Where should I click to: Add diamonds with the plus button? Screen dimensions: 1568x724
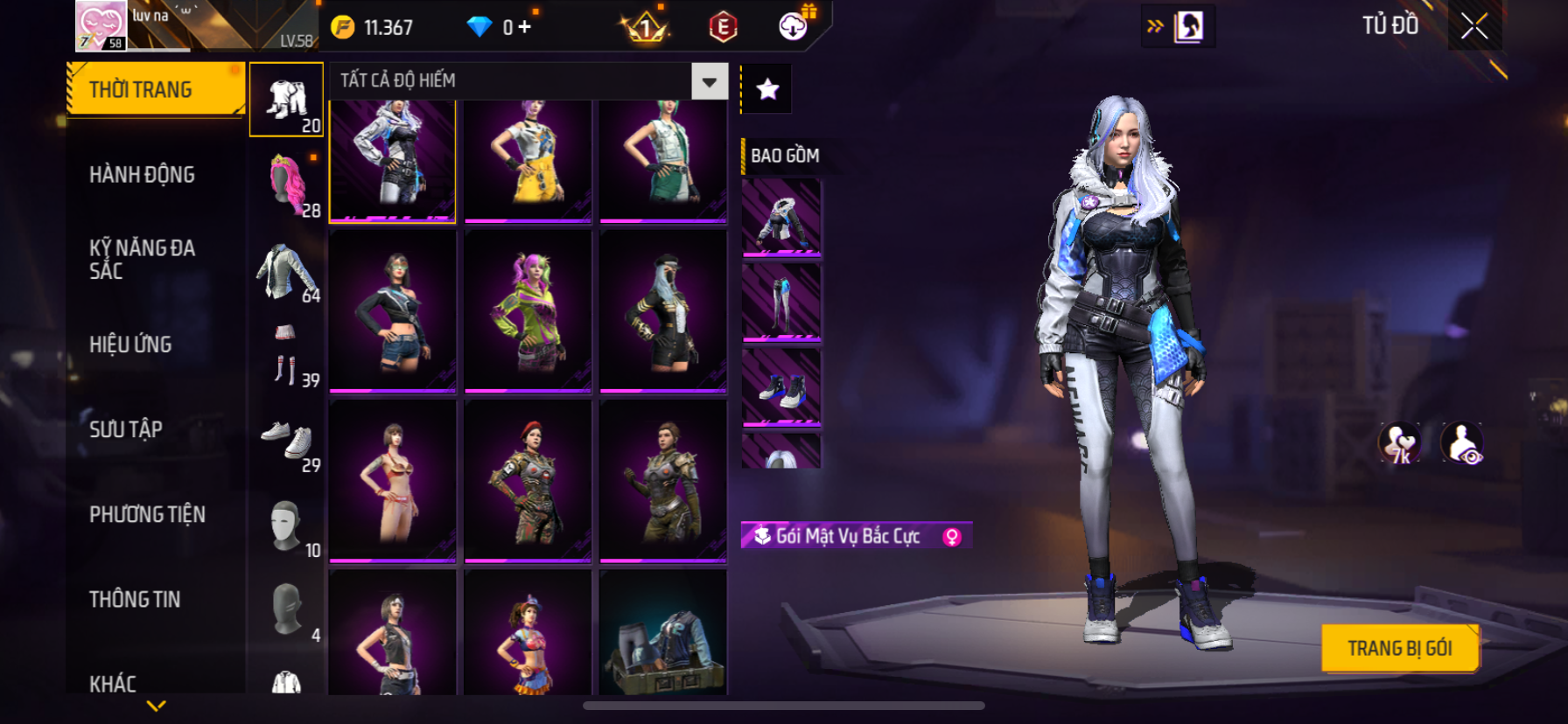524,27
